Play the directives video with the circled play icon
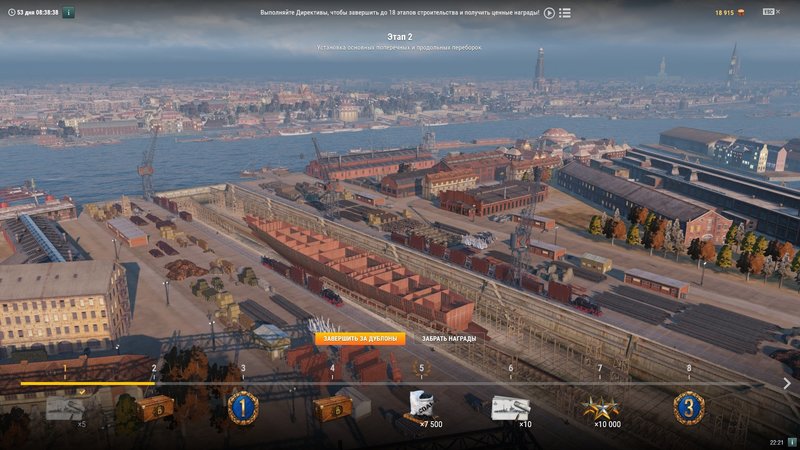The width and height of the screenshot is (800, 450). 549,13
